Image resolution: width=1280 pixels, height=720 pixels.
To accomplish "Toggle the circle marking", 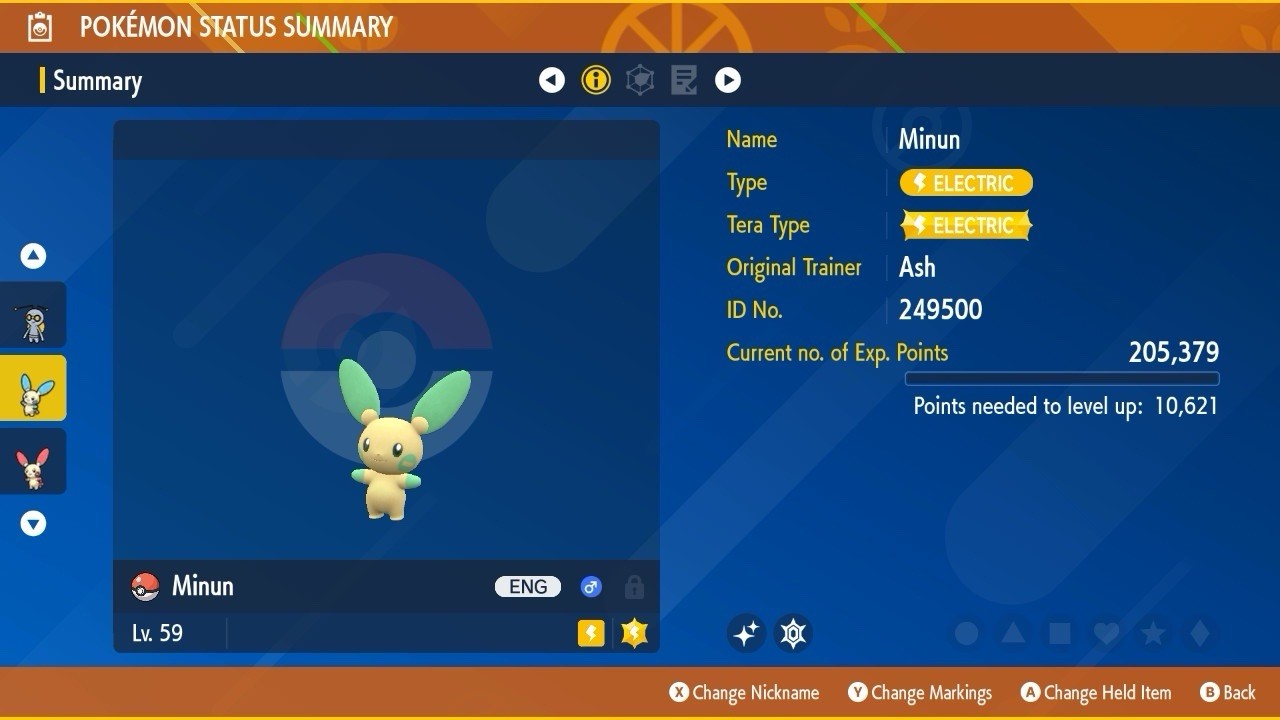I will 966,633.
